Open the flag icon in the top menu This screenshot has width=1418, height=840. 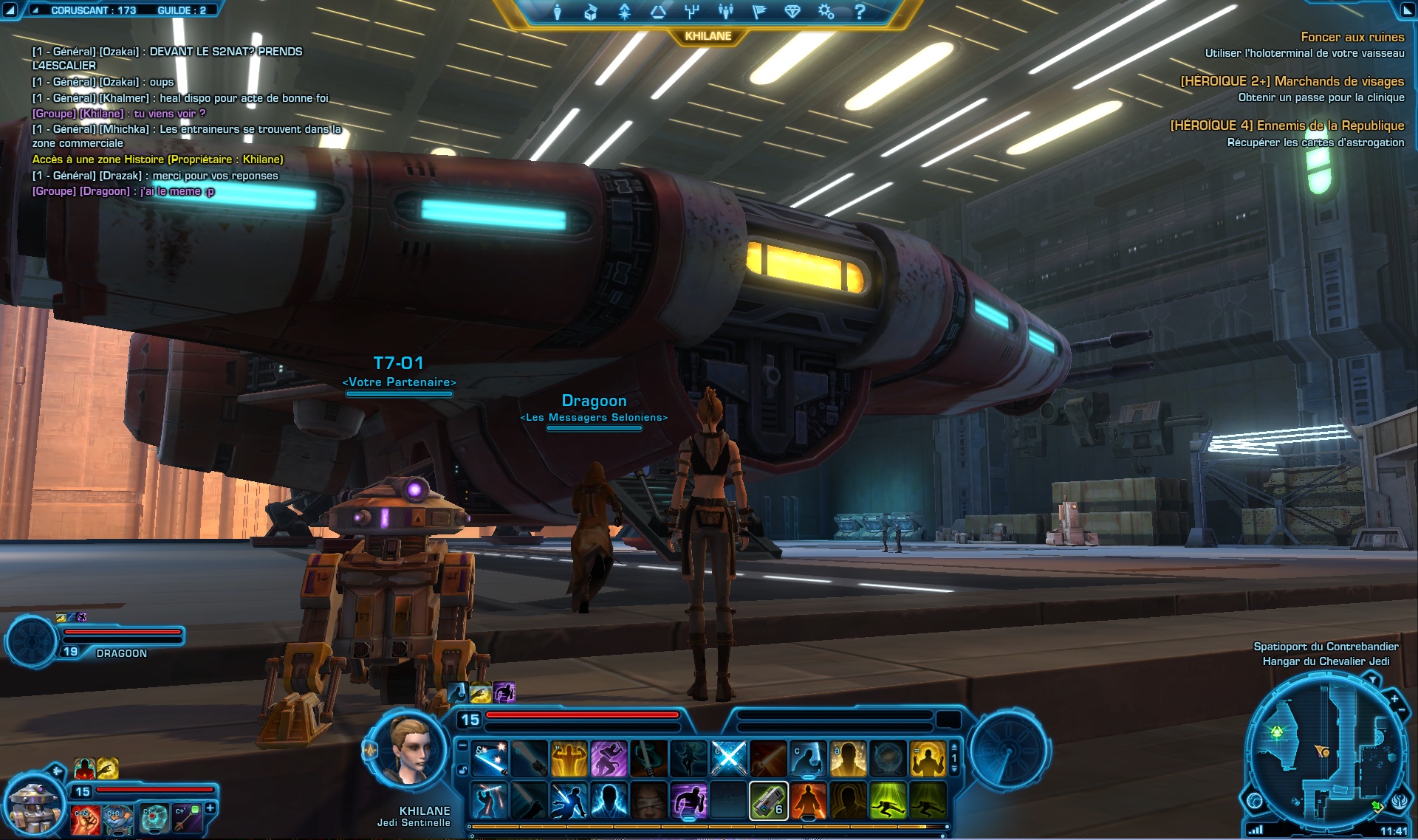coord(758,12)
